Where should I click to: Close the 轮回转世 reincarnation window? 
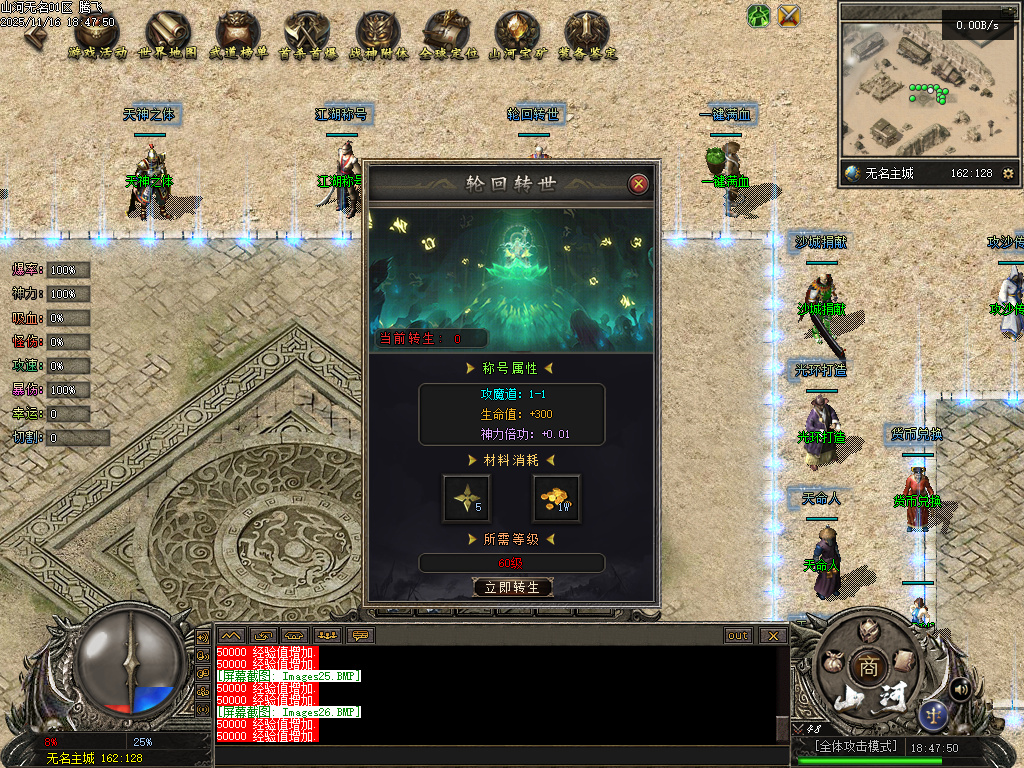point(638,184)
